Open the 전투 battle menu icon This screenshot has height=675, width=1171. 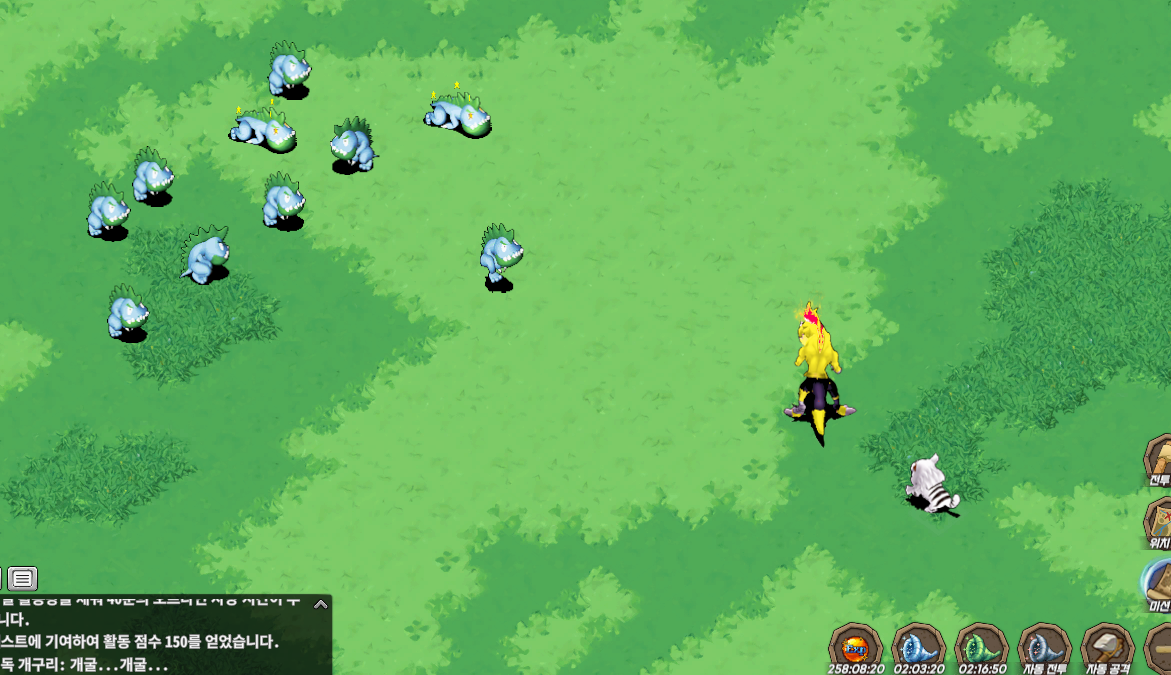[x=1160, y=460]
